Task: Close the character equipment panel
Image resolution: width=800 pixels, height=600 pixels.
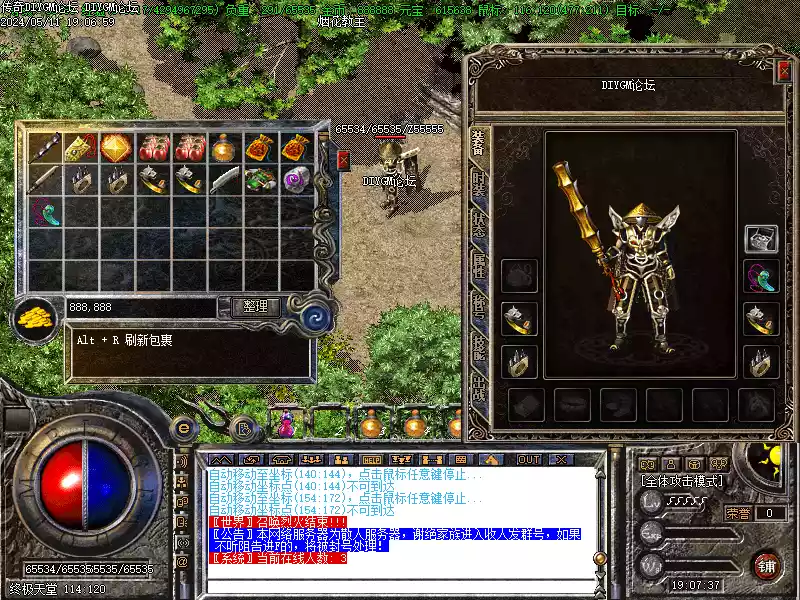Action: pos(783,69)
